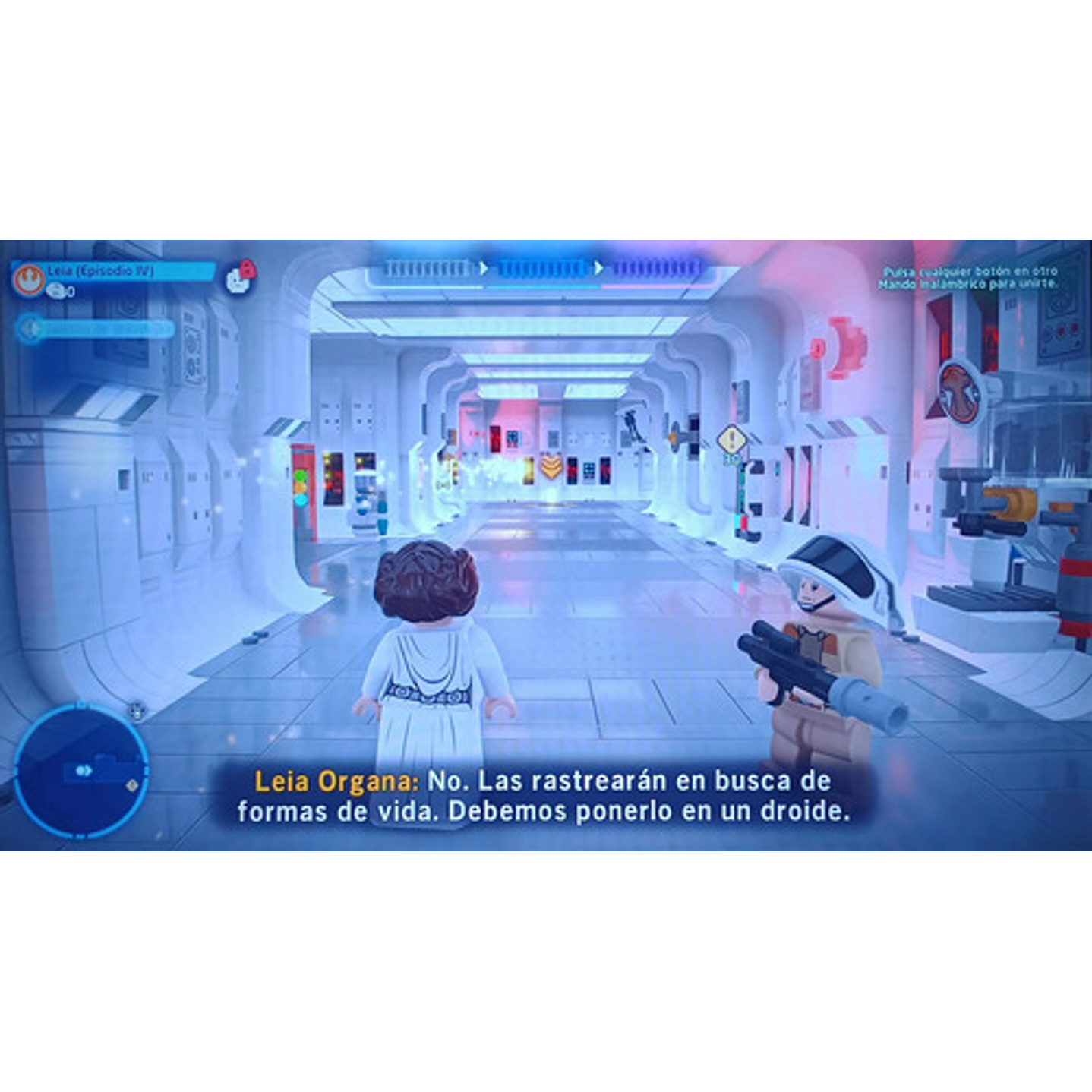Toggle the studs droid icon near the minimap edge
Viewport: 1092px width, 1092px height.
coord(136,711)
